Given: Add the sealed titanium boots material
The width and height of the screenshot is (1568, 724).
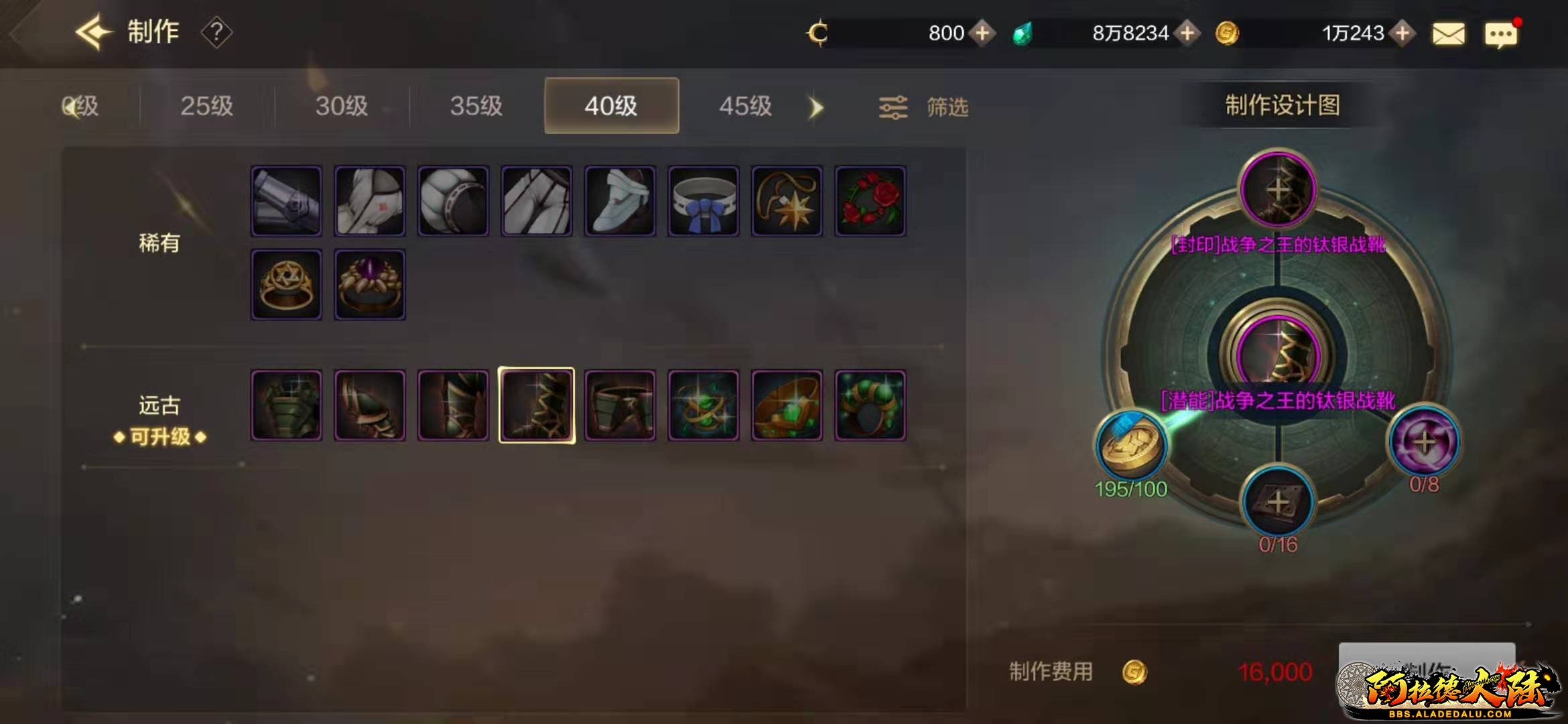Looking at the screenshot, I should point(1278,190).
